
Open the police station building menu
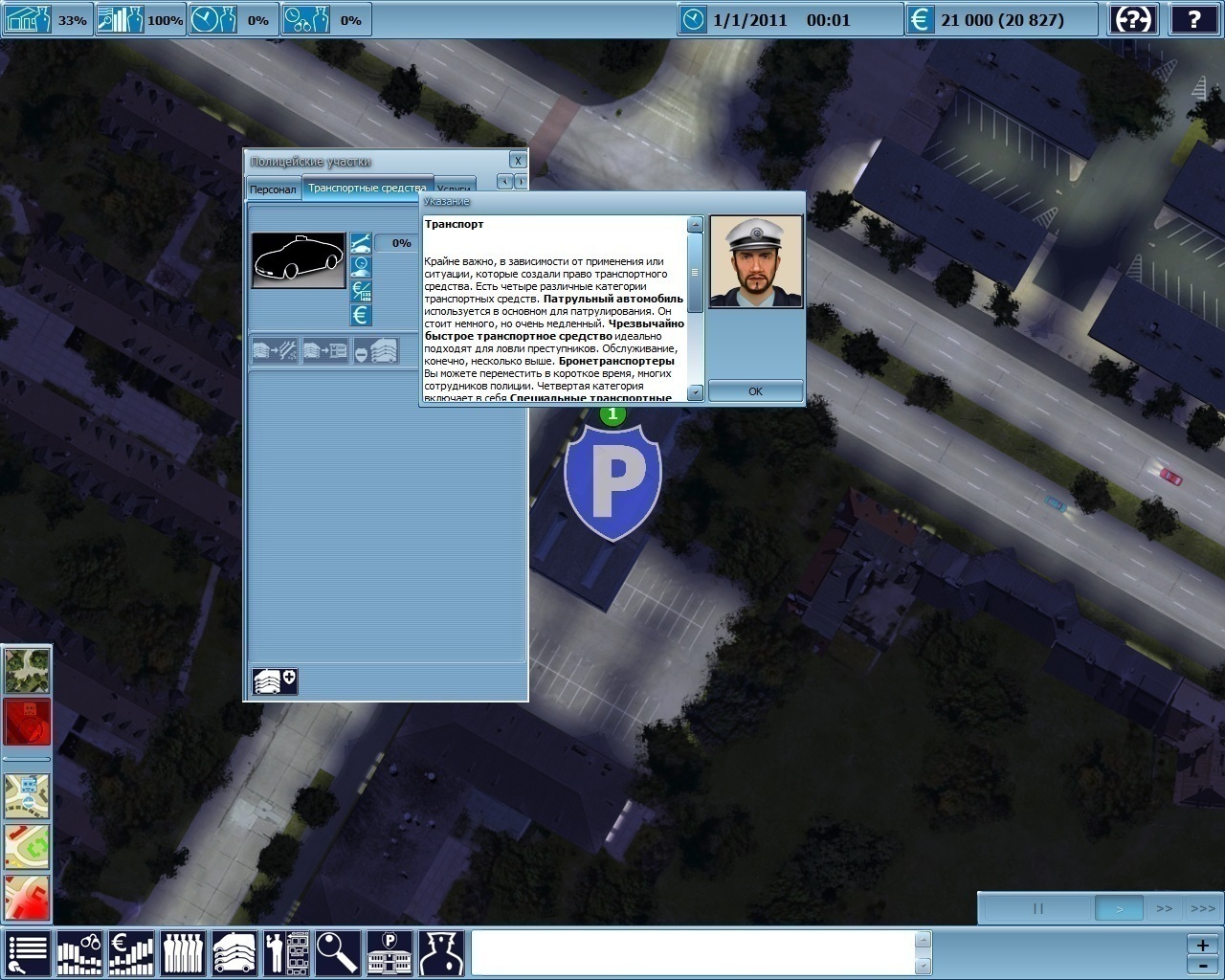click(x=390, y=953)
